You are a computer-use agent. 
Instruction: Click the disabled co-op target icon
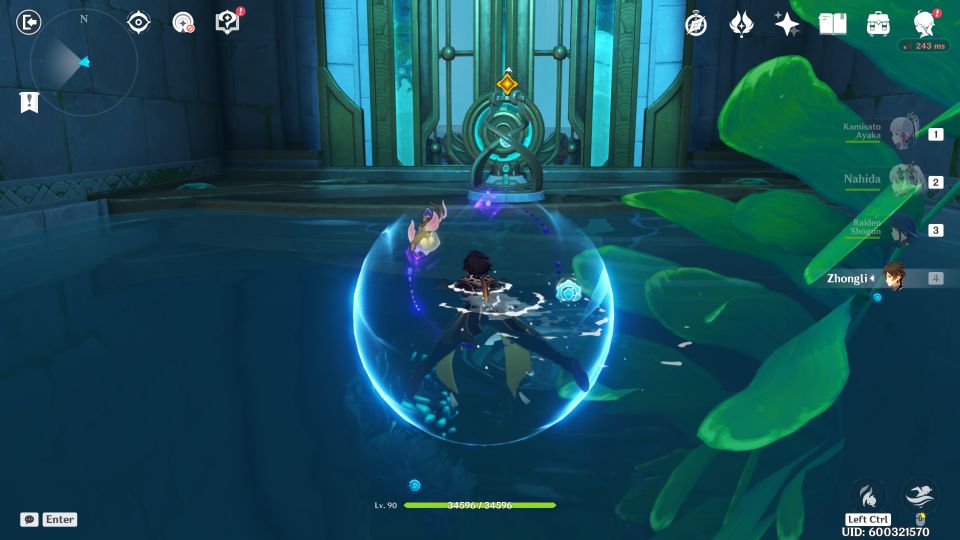tap(183, 22)
